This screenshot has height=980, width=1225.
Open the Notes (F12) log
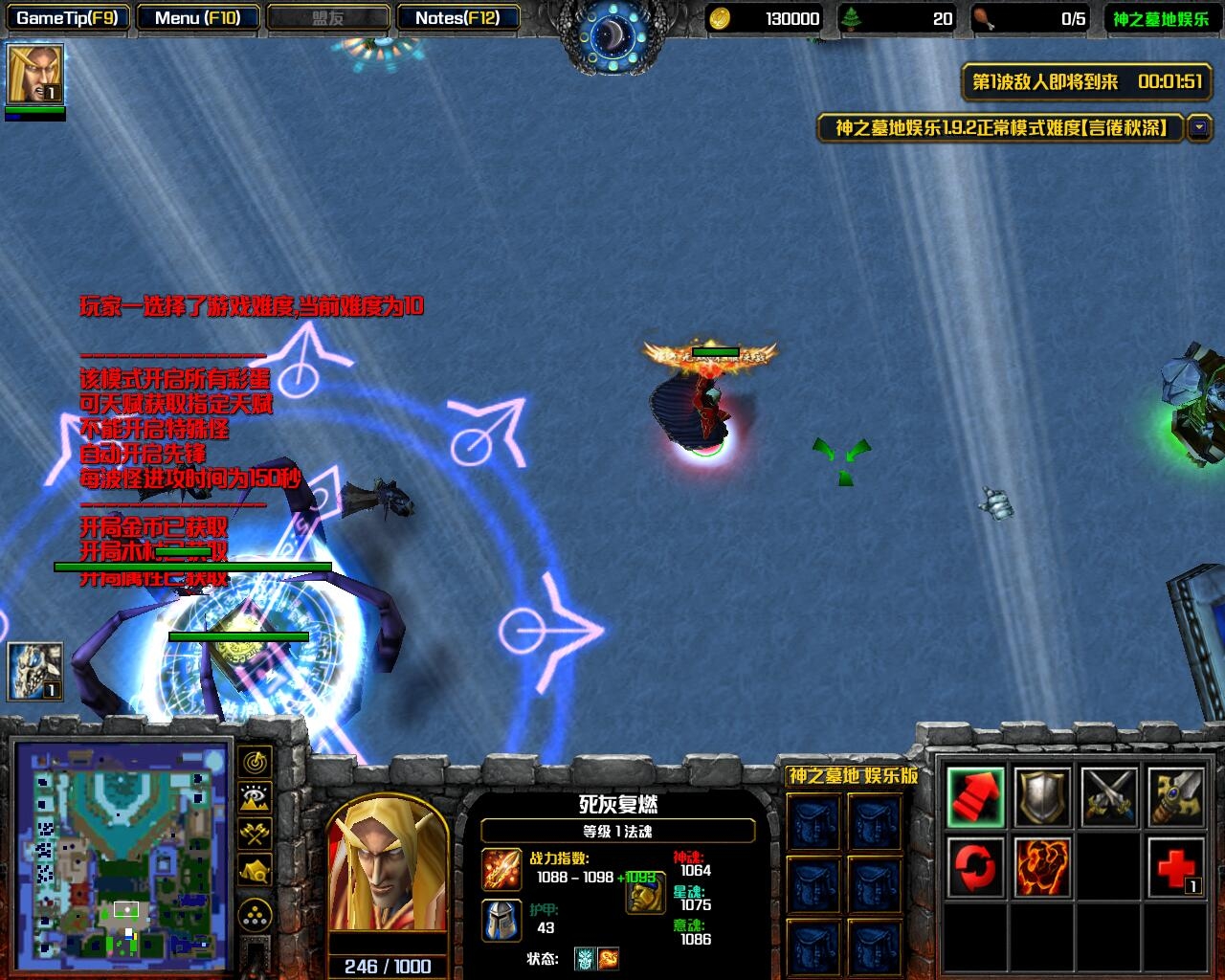(x=457, y=17)
